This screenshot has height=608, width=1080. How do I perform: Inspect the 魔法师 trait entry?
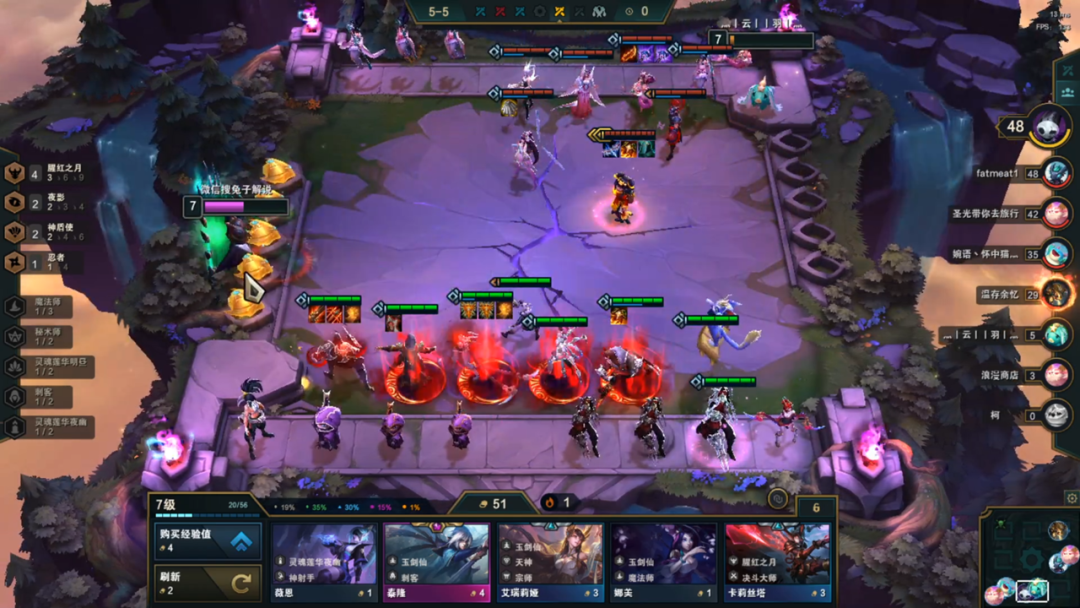(45, 307)
